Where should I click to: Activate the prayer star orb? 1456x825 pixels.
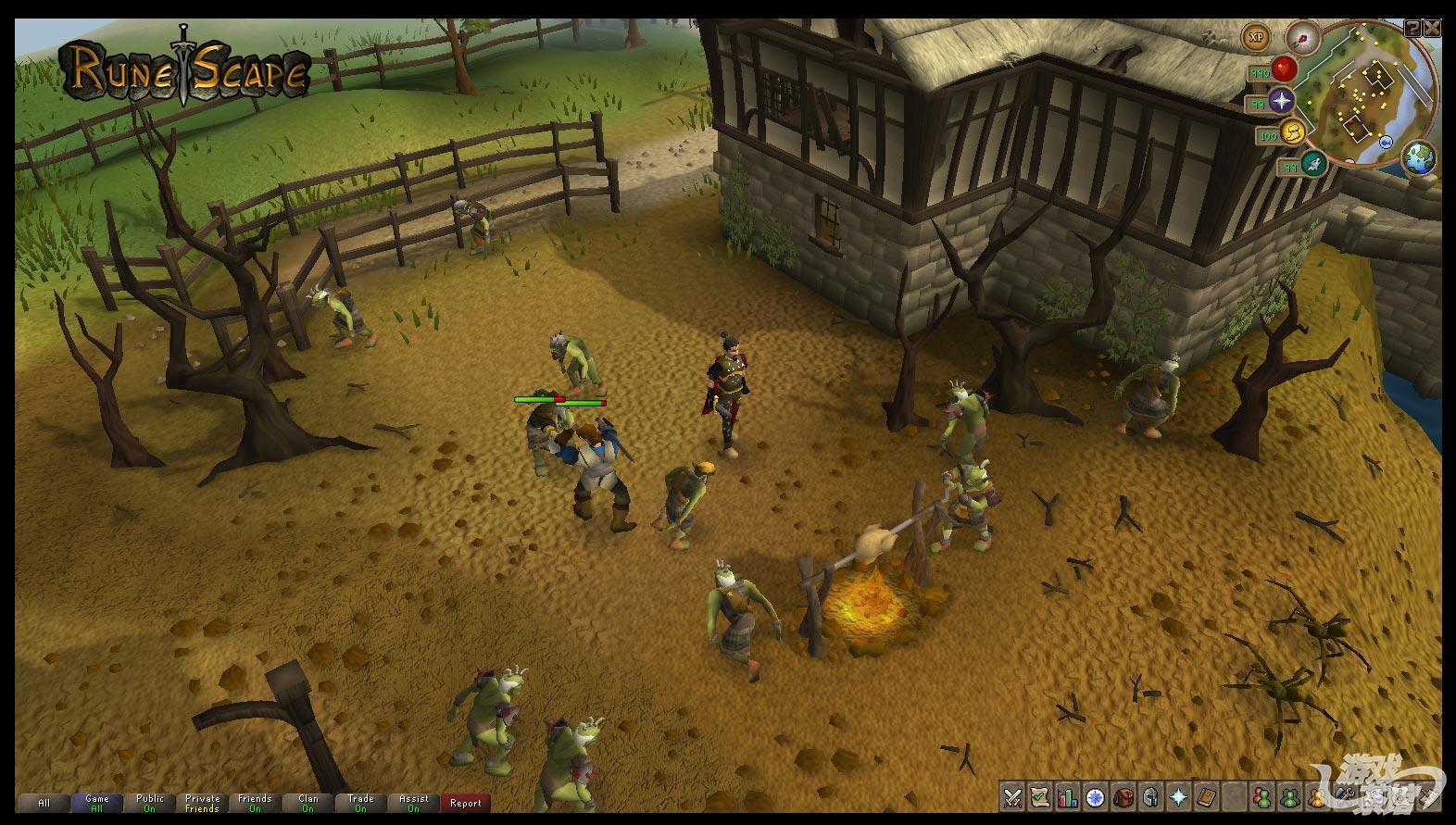point(1282,100)
